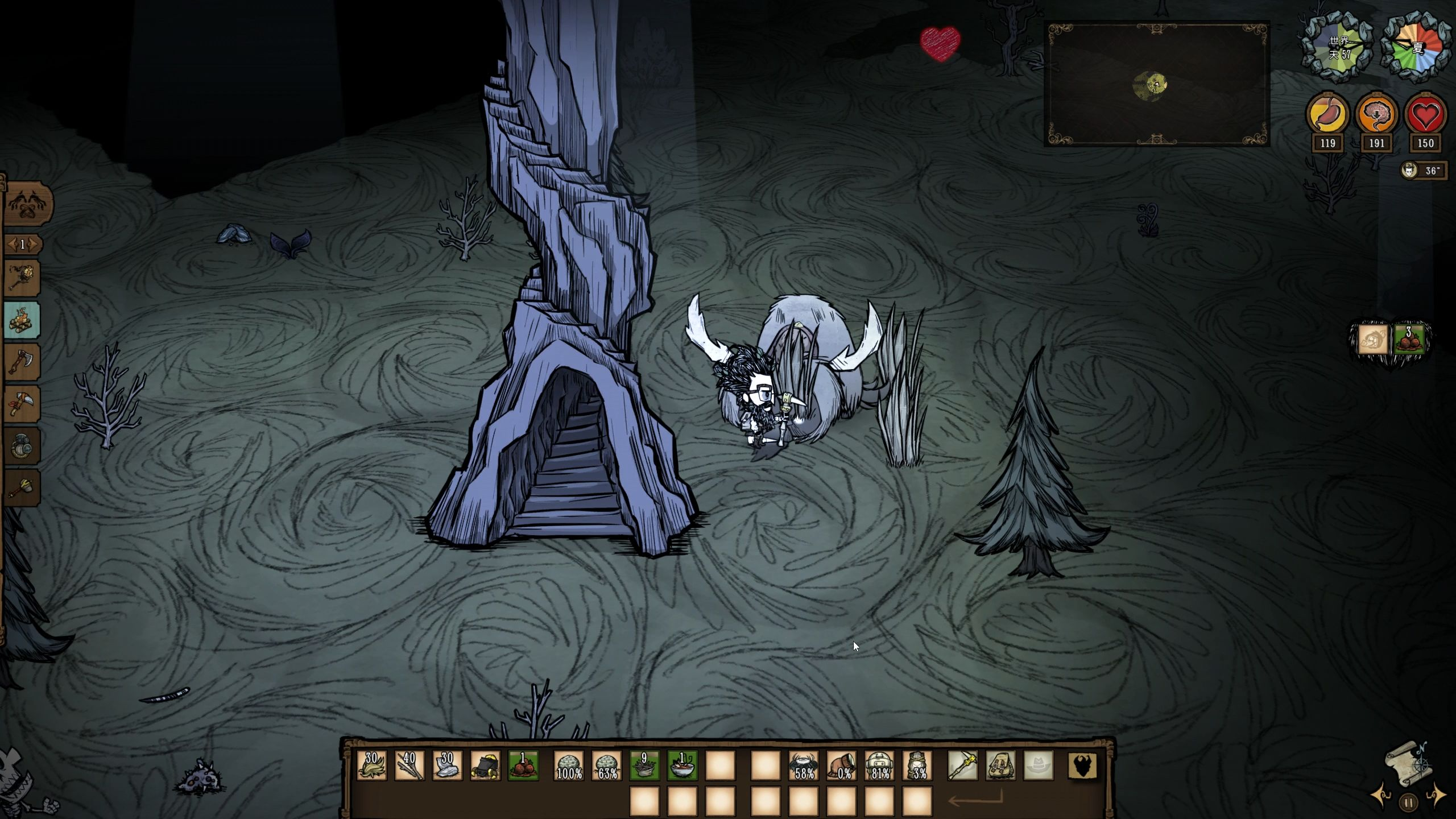
Task: Select the cut grass stack of 30
Action: click(x=371, y=766)
